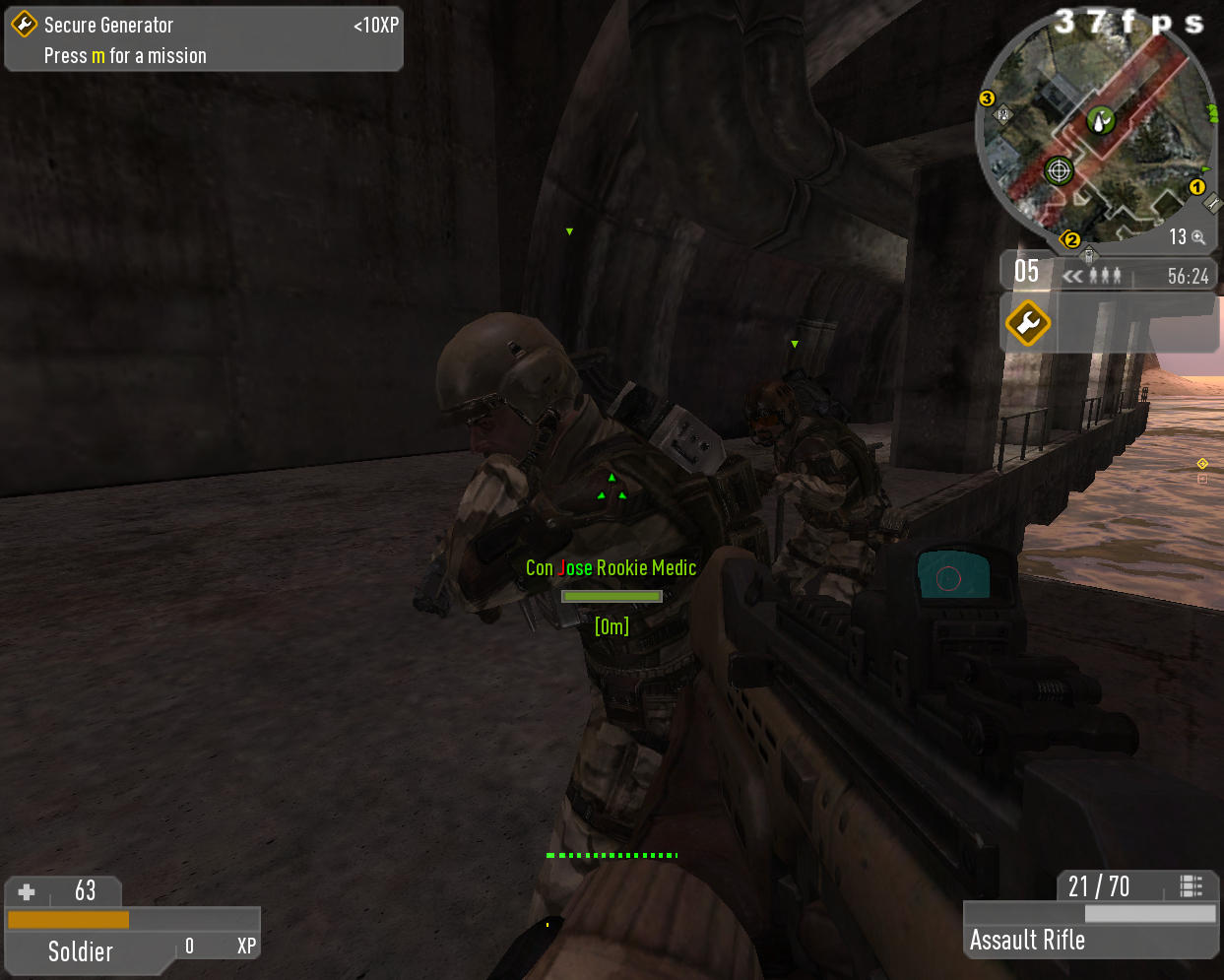
Task: Click the fire mode icon above Assault Rifle
Action: coord(1191,886)
